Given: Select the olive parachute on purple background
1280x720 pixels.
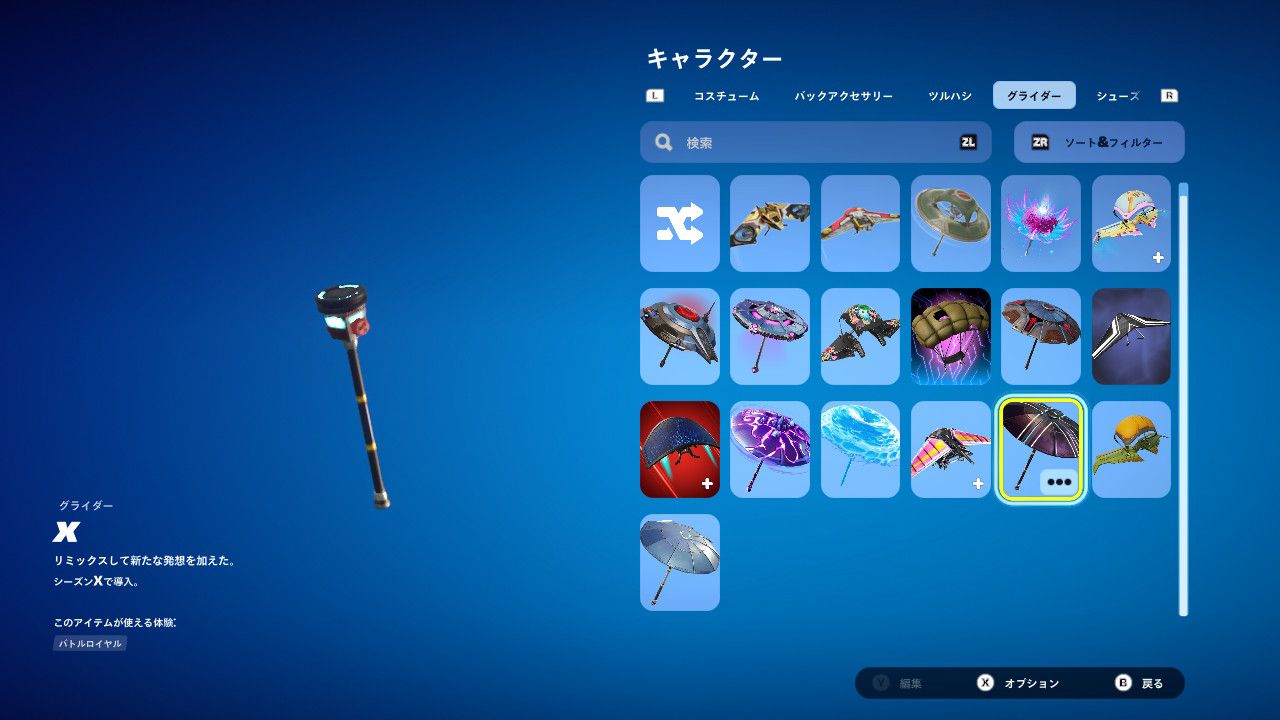Looking at the screenshot, I should (950, 336).
